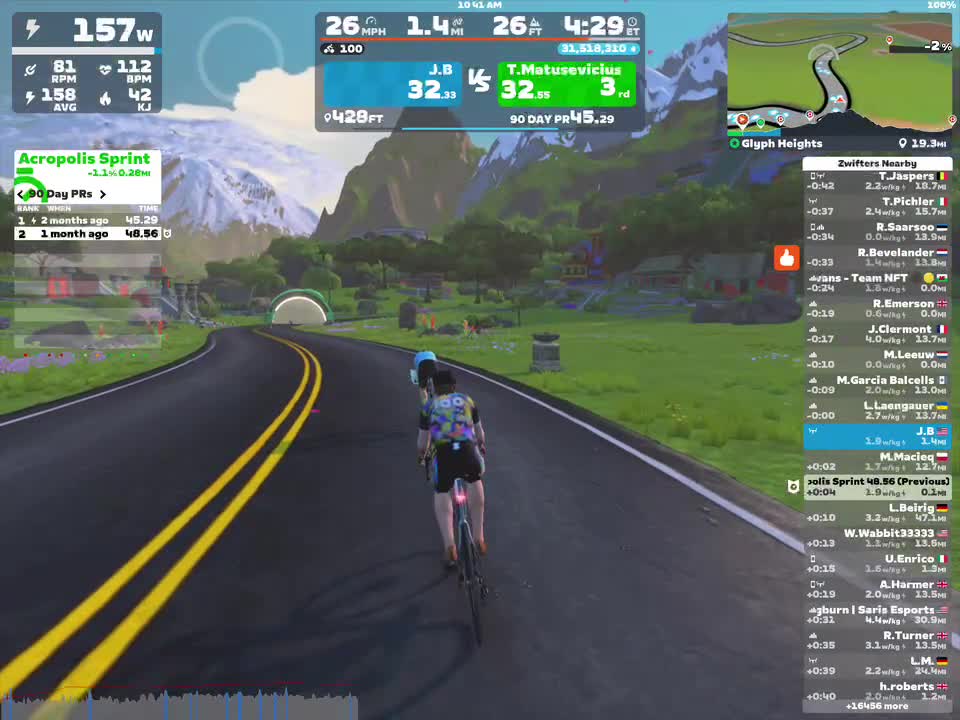
Task: Choose L.Laengauer's rider row
Action: [877, 410]
